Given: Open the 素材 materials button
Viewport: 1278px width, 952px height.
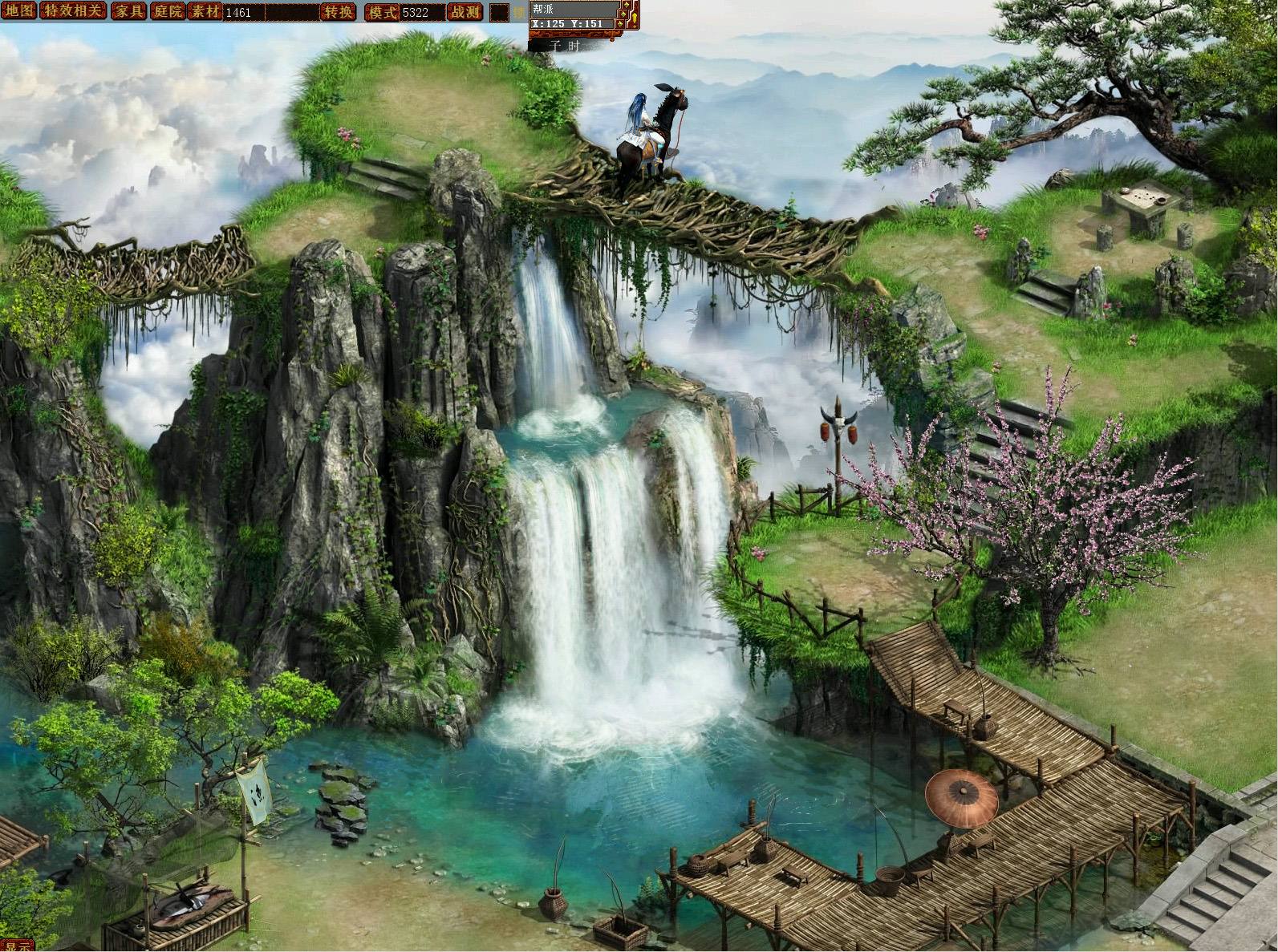Looking at the screenshot, I should click(x=205, y=11).
